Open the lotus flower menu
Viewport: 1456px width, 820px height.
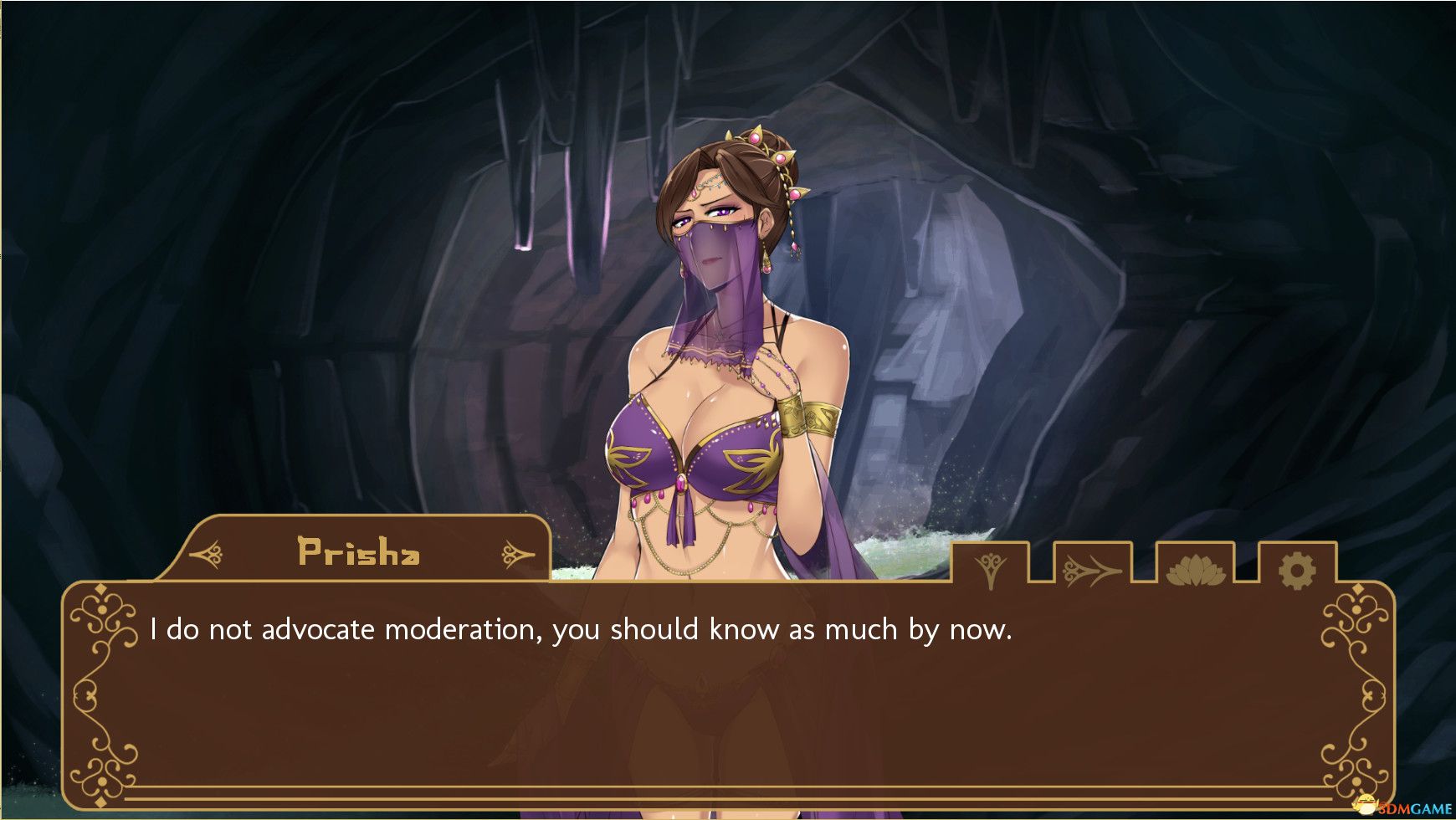tap(1195, 571)
